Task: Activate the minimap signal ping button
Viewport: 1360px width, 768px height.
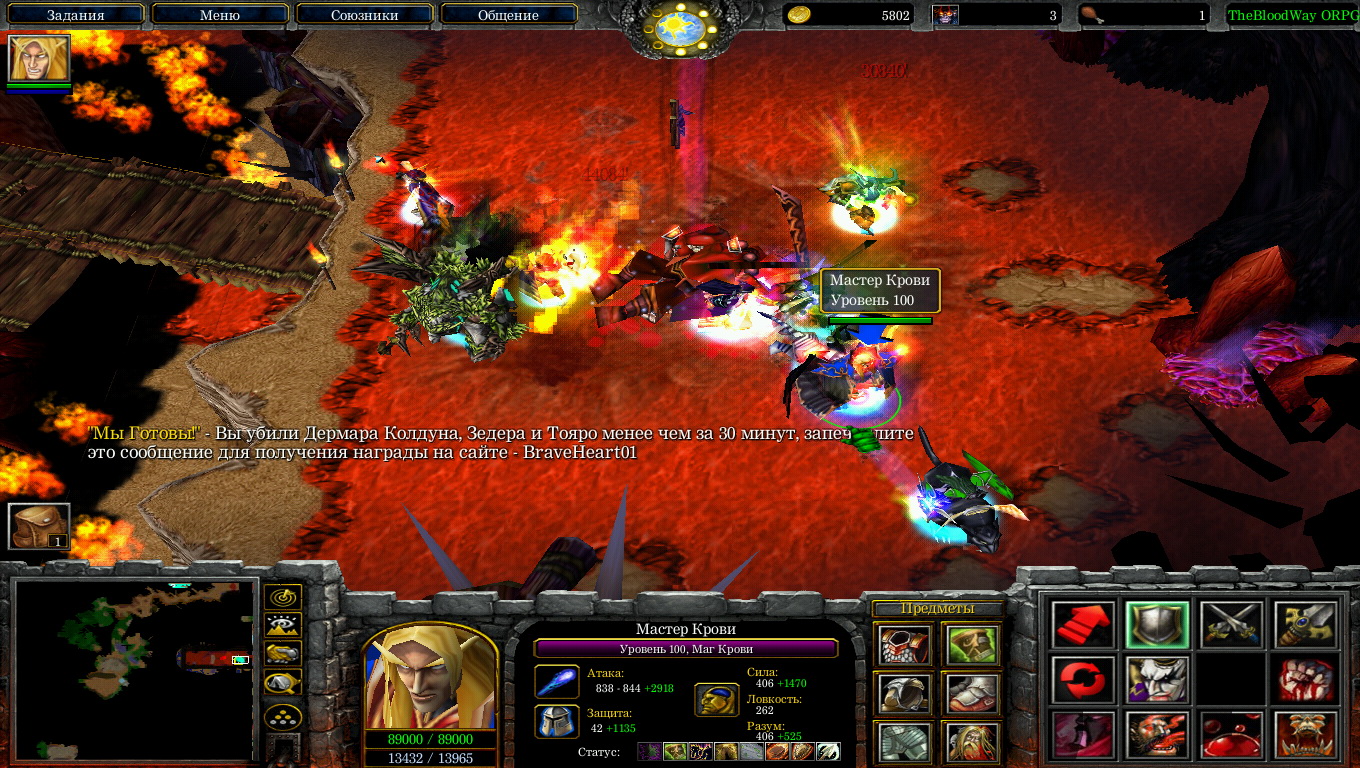Action: [283, 598]
